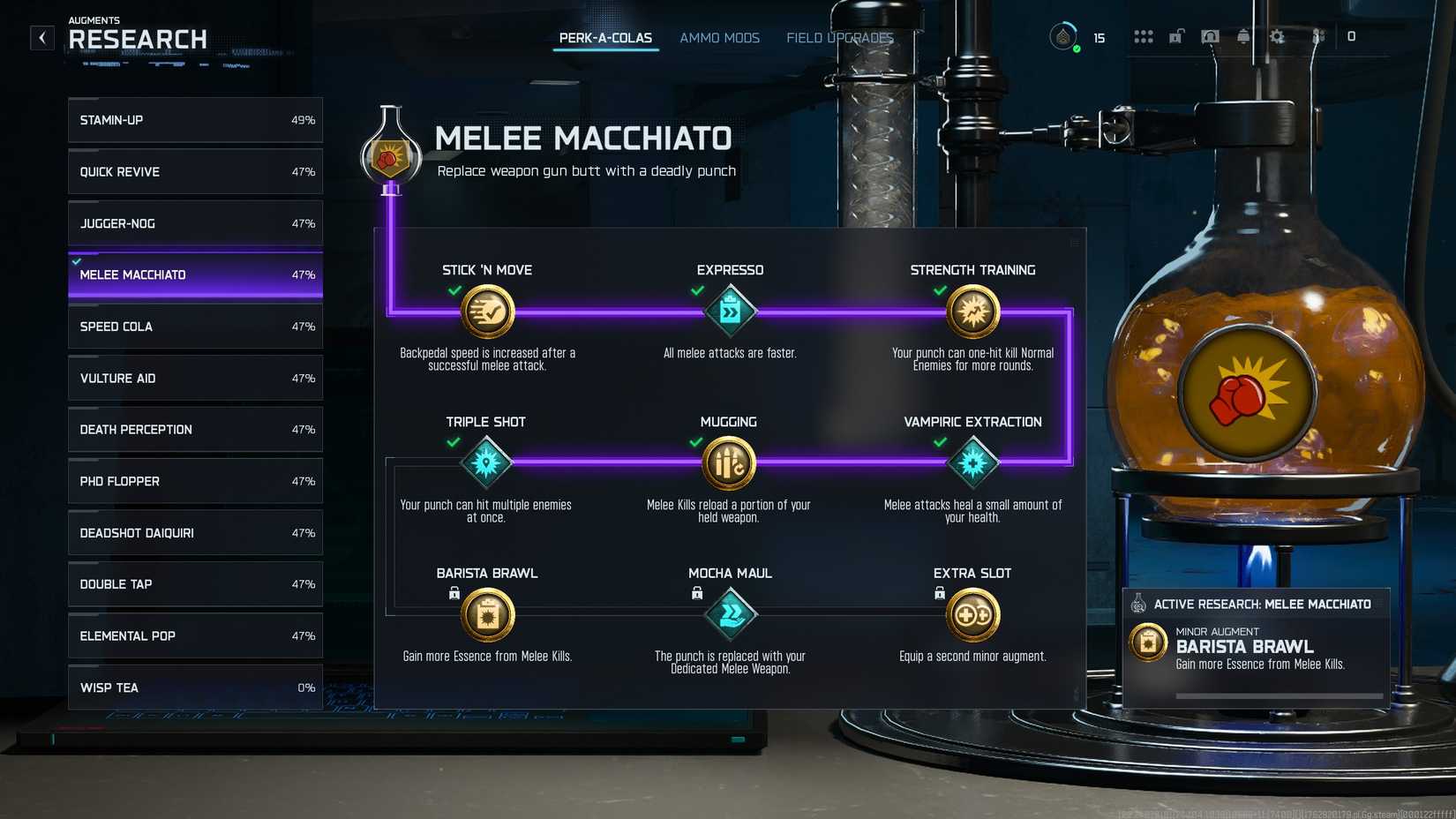Click the Barista Brawl minor augment badge
Image resolution: width=1456 pixels, height=819 pixels.
(x=1147, y=642)
